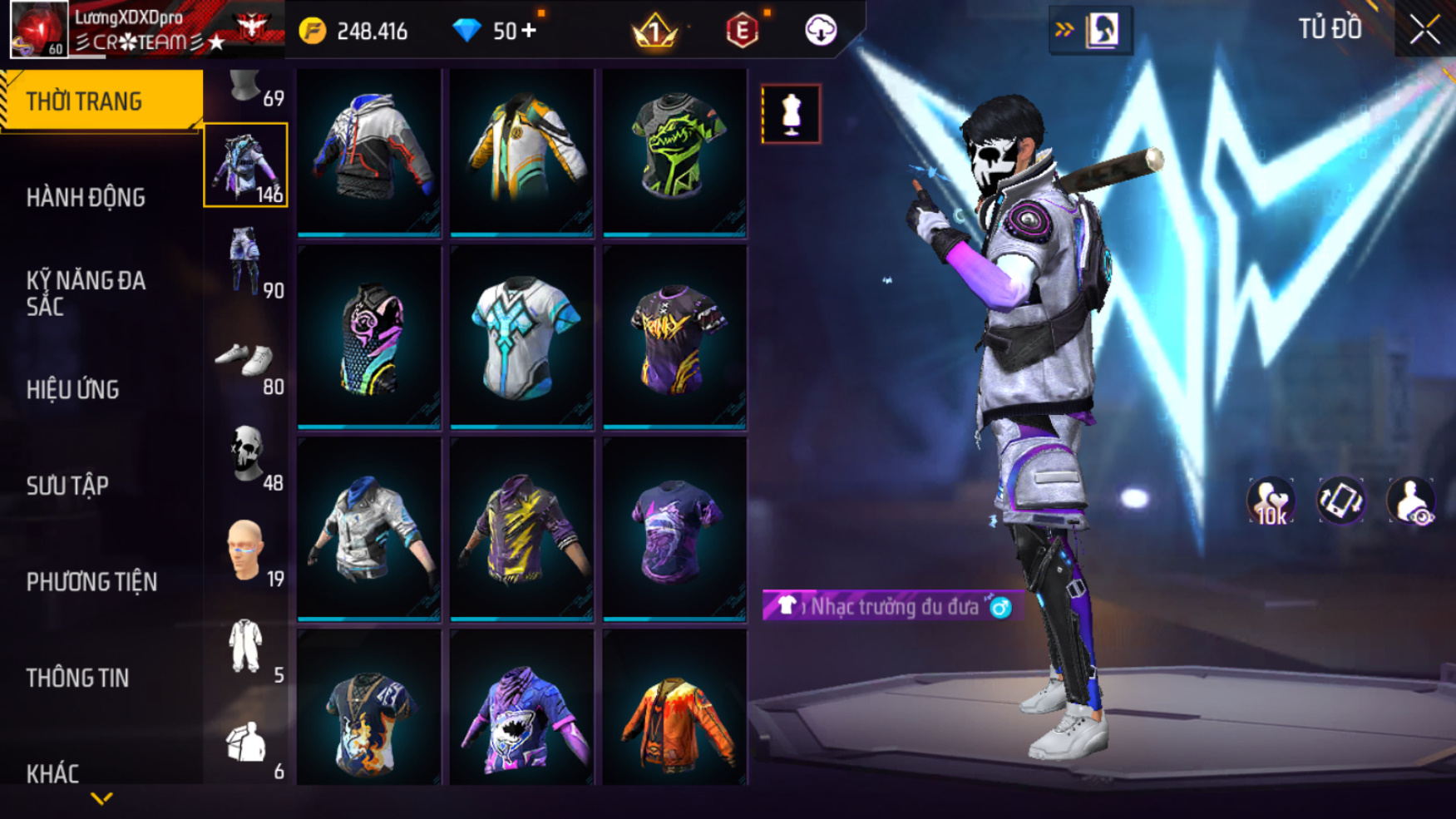Switch to Kỹ Năng Đa Sắc
Screen dimensions: 1456x819
86,293
